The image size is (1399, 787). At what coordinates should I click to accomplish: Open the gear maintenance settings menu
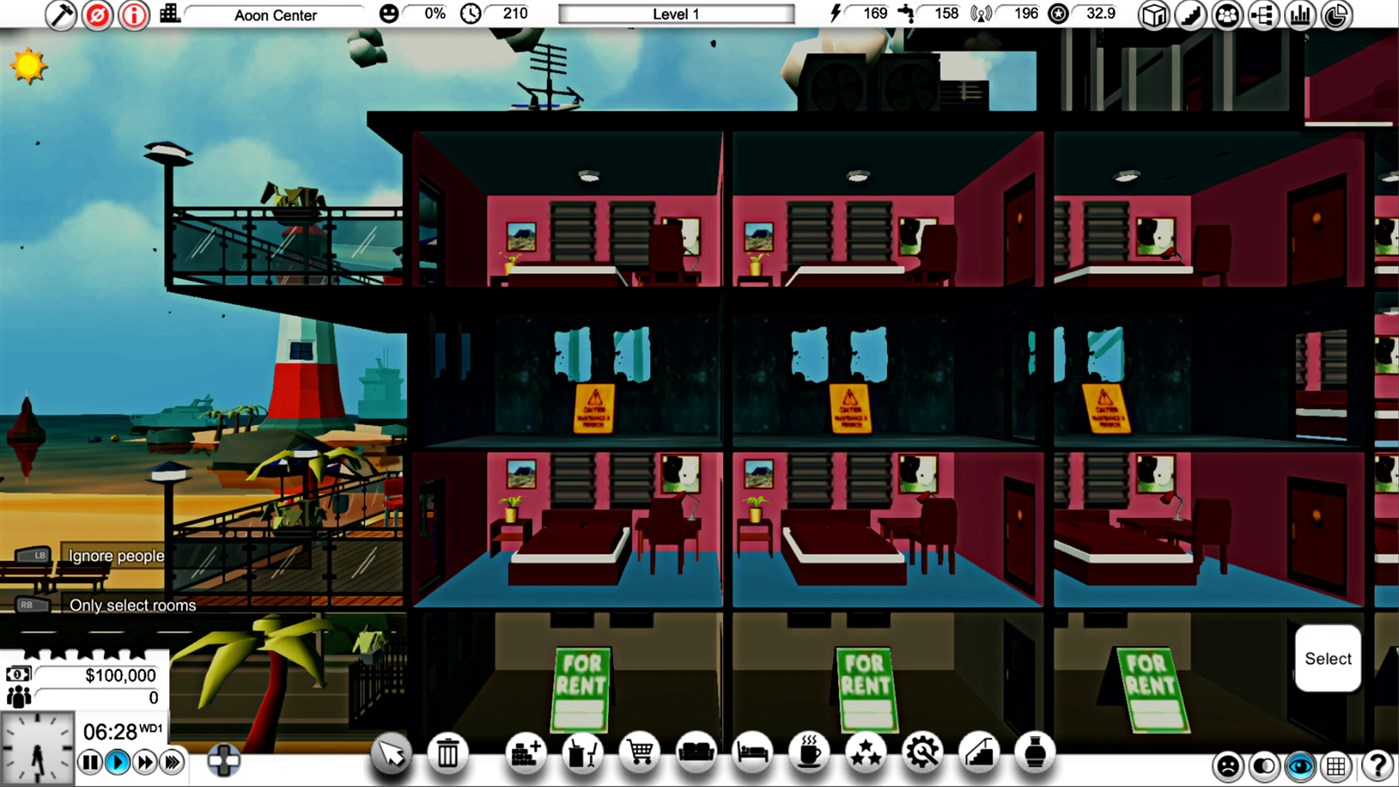(922, 752)
